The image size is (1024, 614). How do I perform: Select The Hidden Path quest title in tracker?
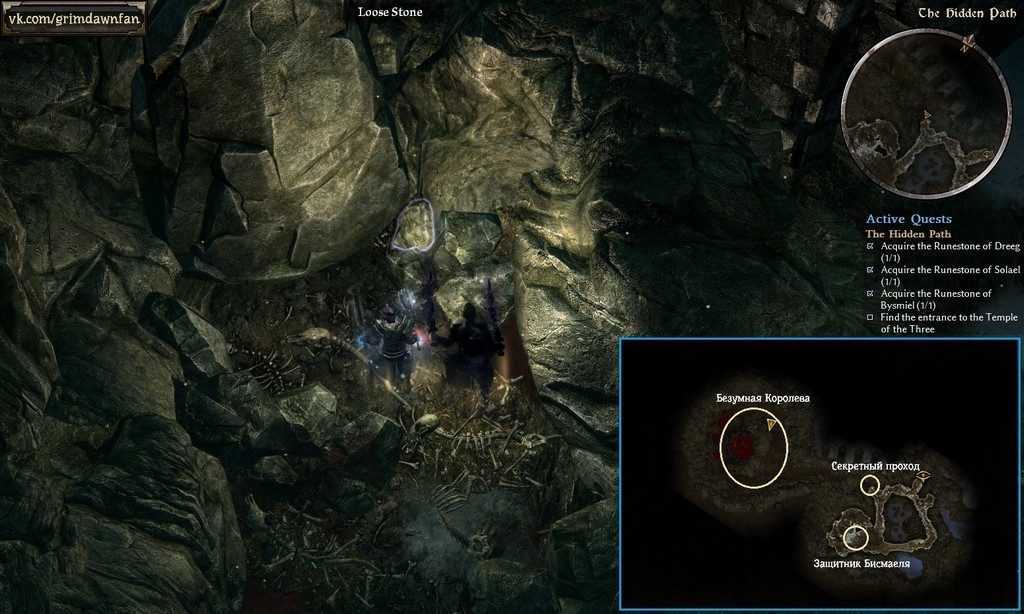click(x=907, y=234)
